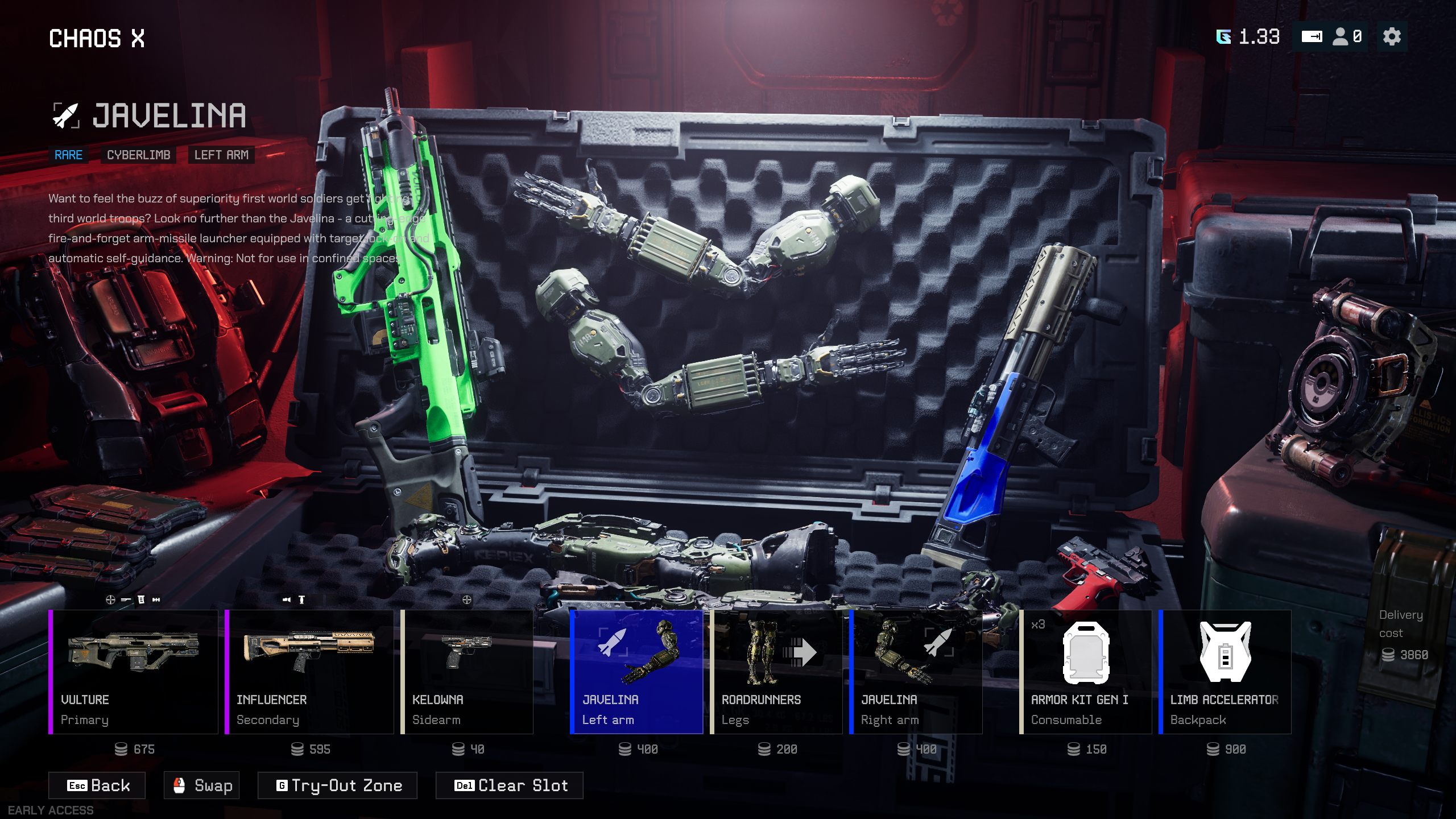Open the Armor Kit Gen I consumable slot
This screenshot has width=1456, height=819.
pos(1086,672)
